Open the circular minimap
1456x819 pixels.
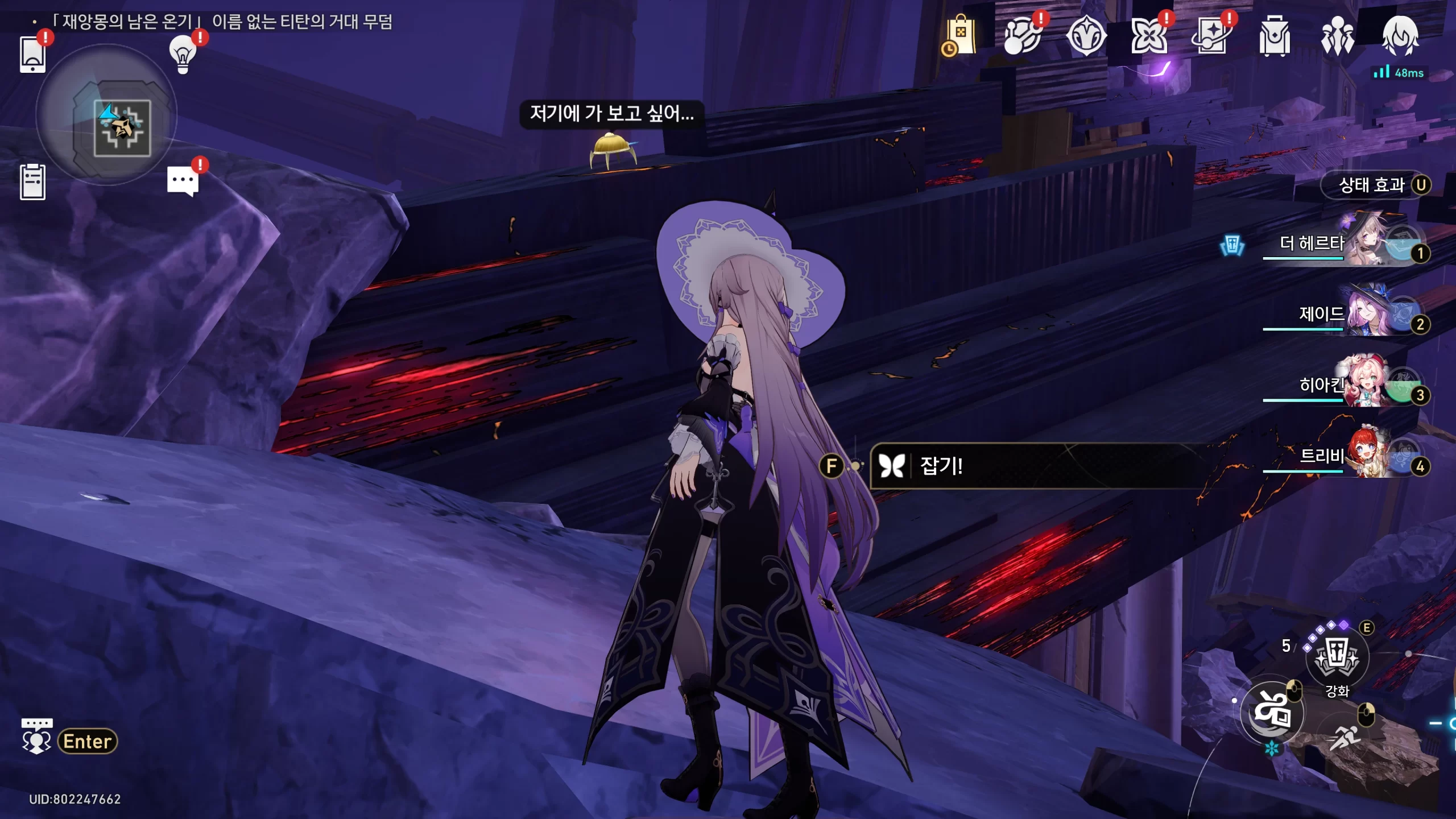(106, 115)
